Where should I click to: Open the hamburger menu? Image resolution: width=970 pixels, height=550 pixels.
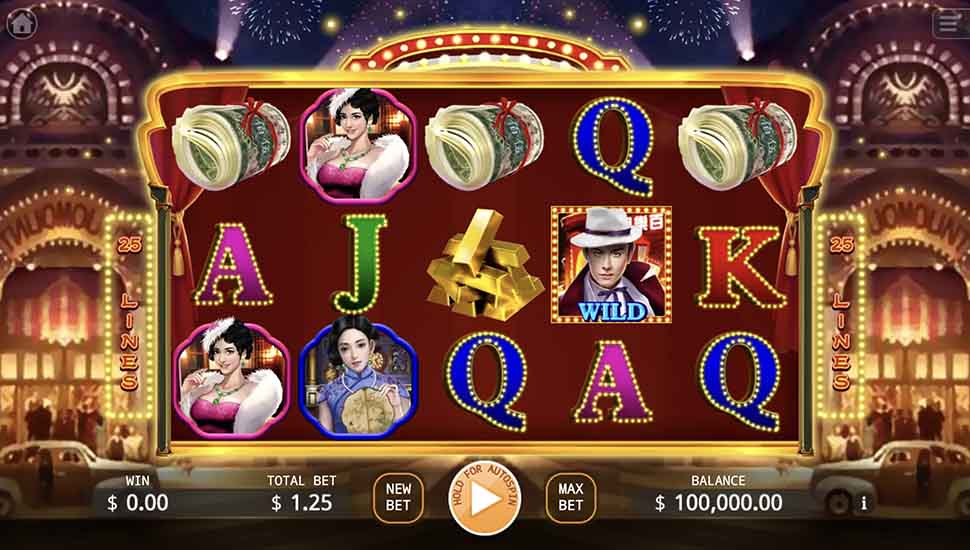point(948,24)
